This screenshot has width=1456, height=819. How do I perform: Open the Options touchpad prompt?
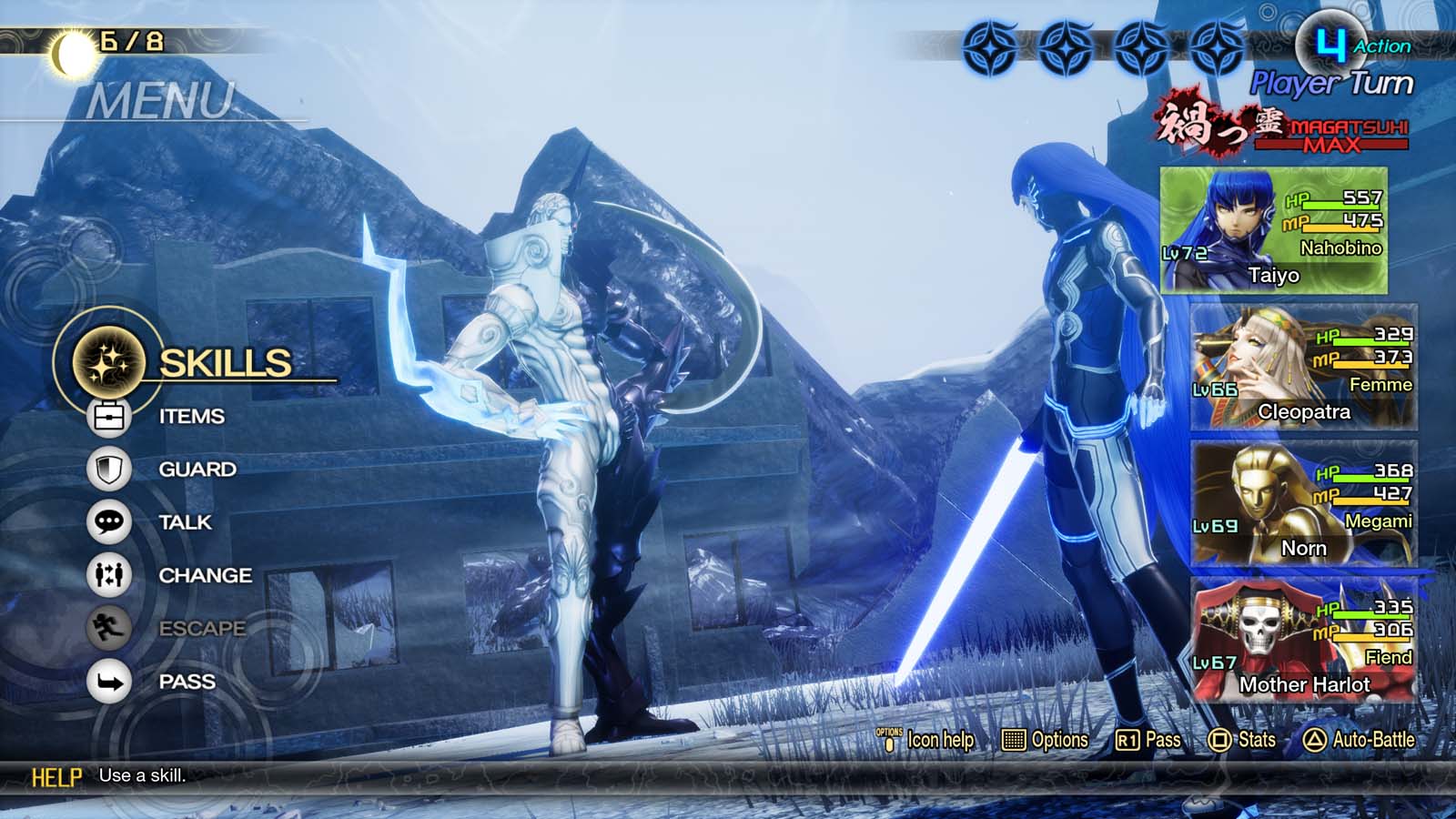(x=1046, y=742)
